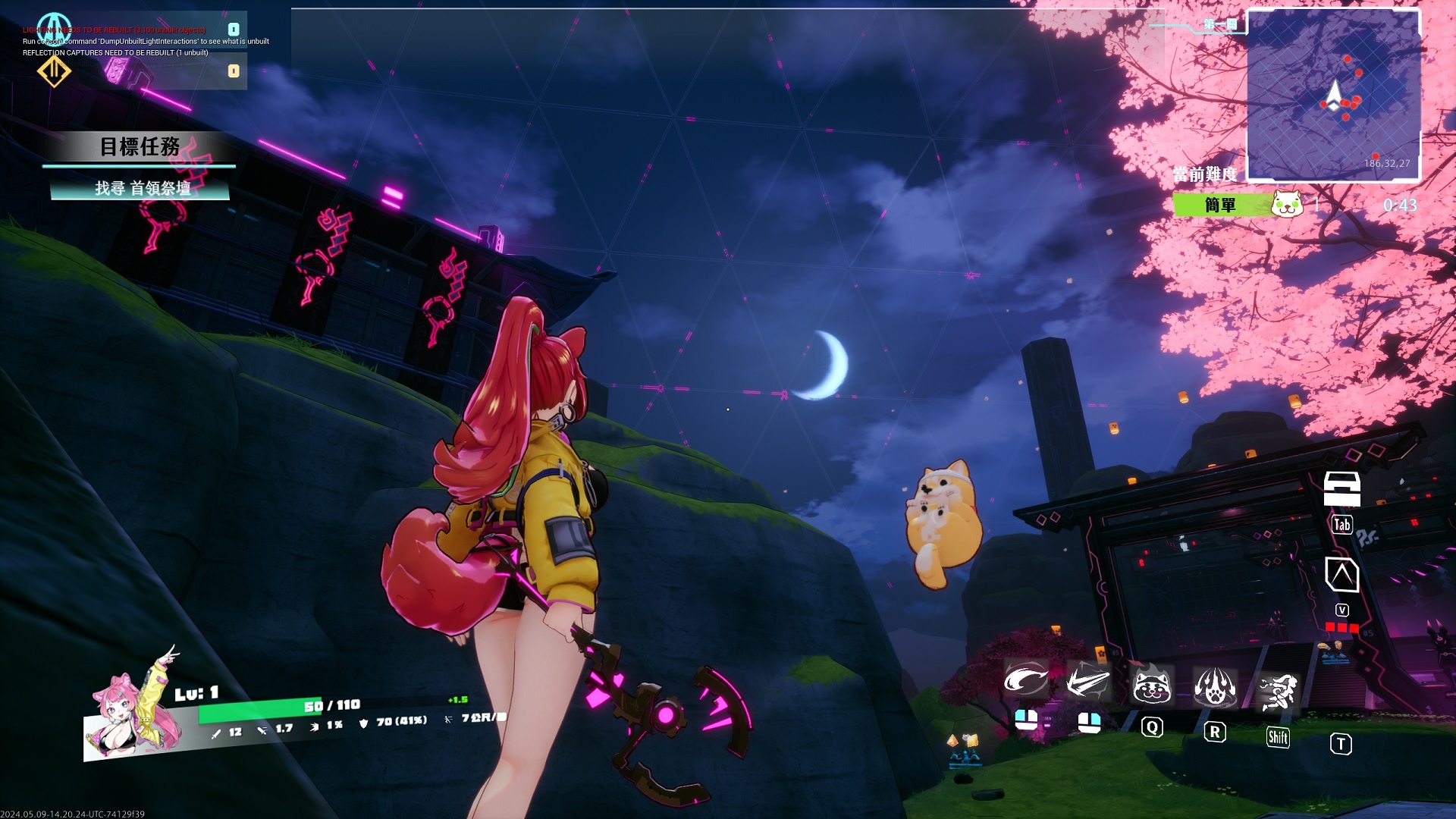1456x819 pixels.
Task: Expand the reflection captures warning badge
Action: [x=233, y=70]
